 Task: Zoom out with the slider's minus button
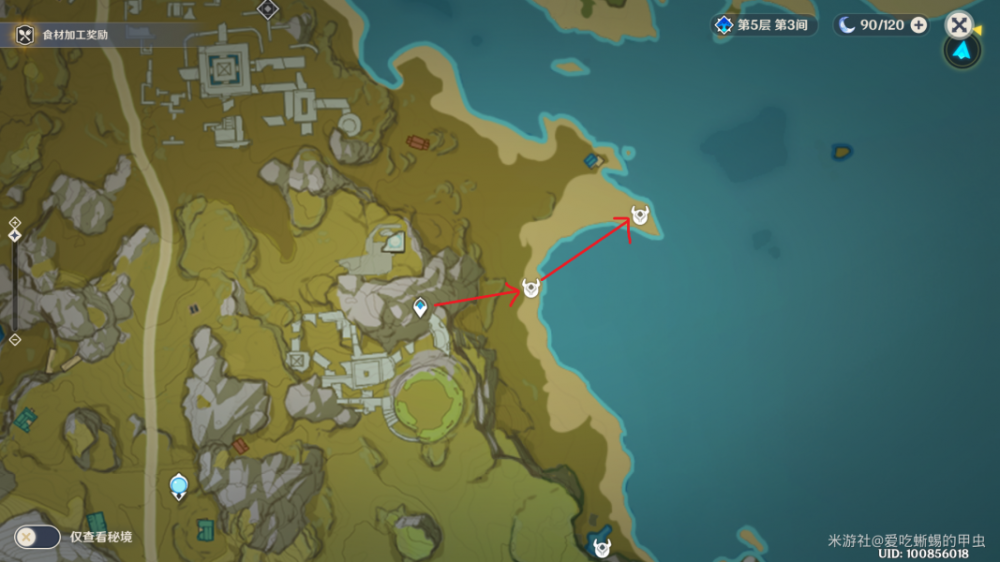(x=15, y=340)
